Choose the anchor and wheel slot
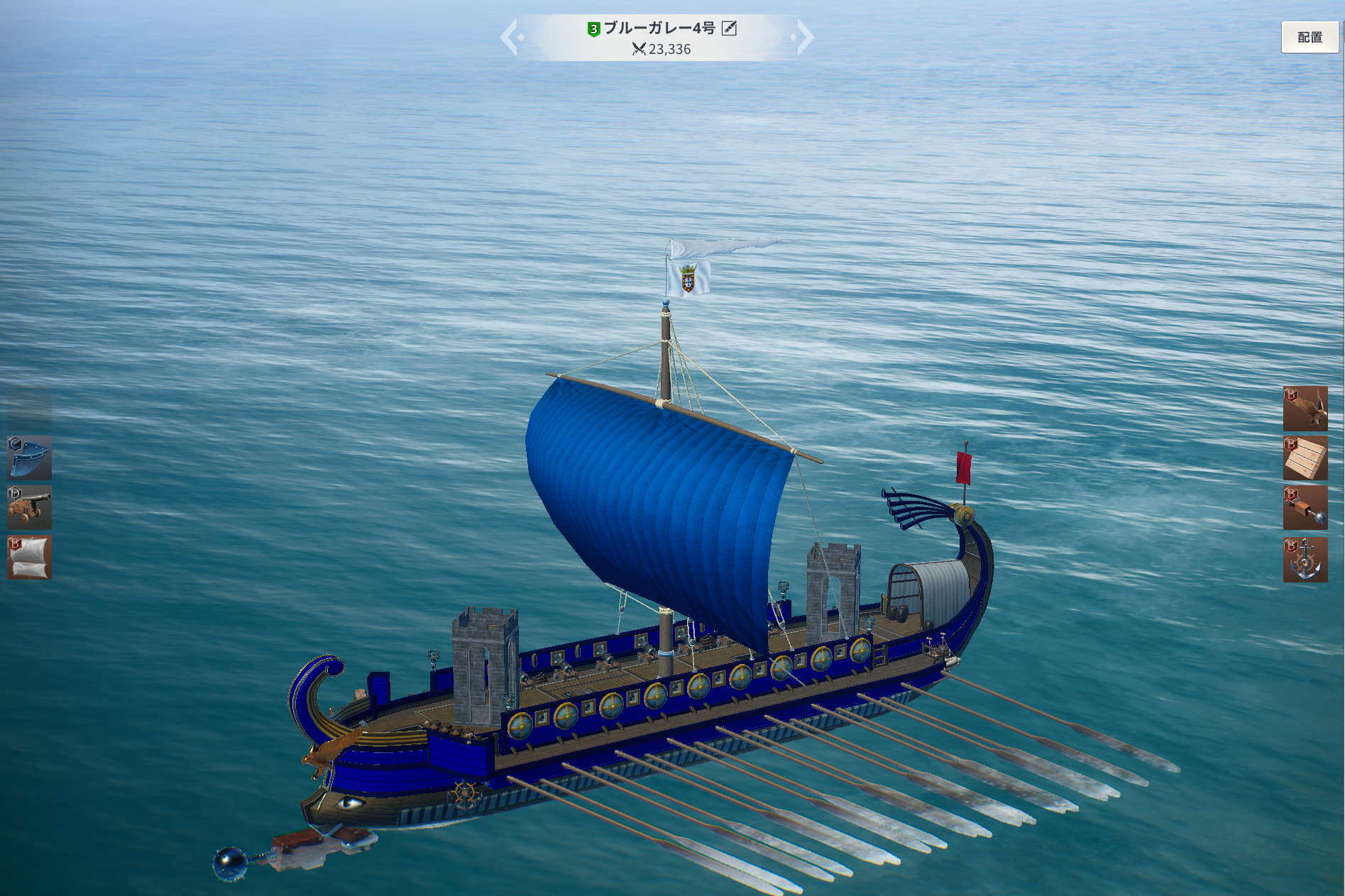This screenshot has width=1345, height=896. tap(1305, 560)
